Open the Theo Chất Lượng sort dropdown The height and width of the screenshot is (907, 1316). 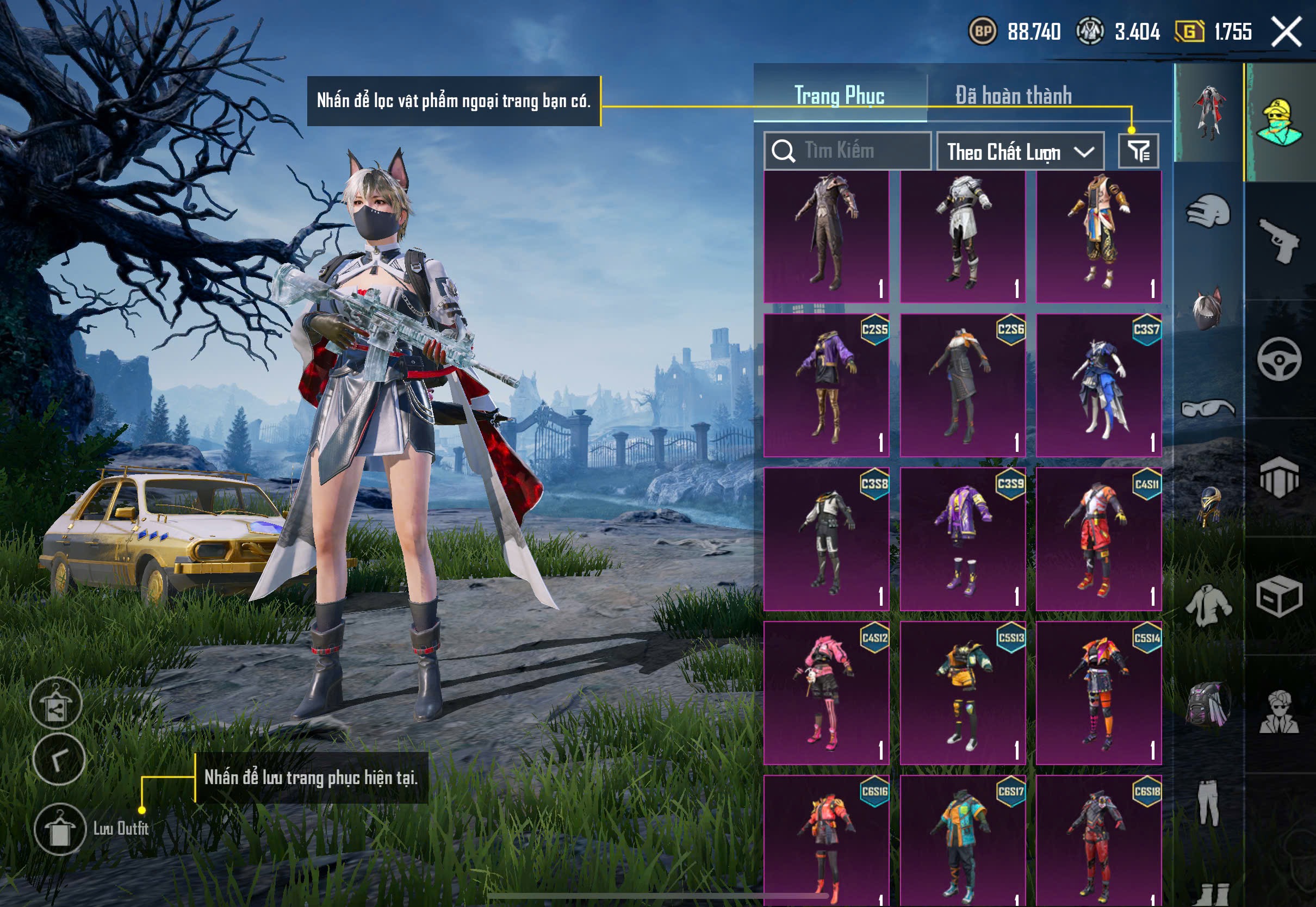1020,152
